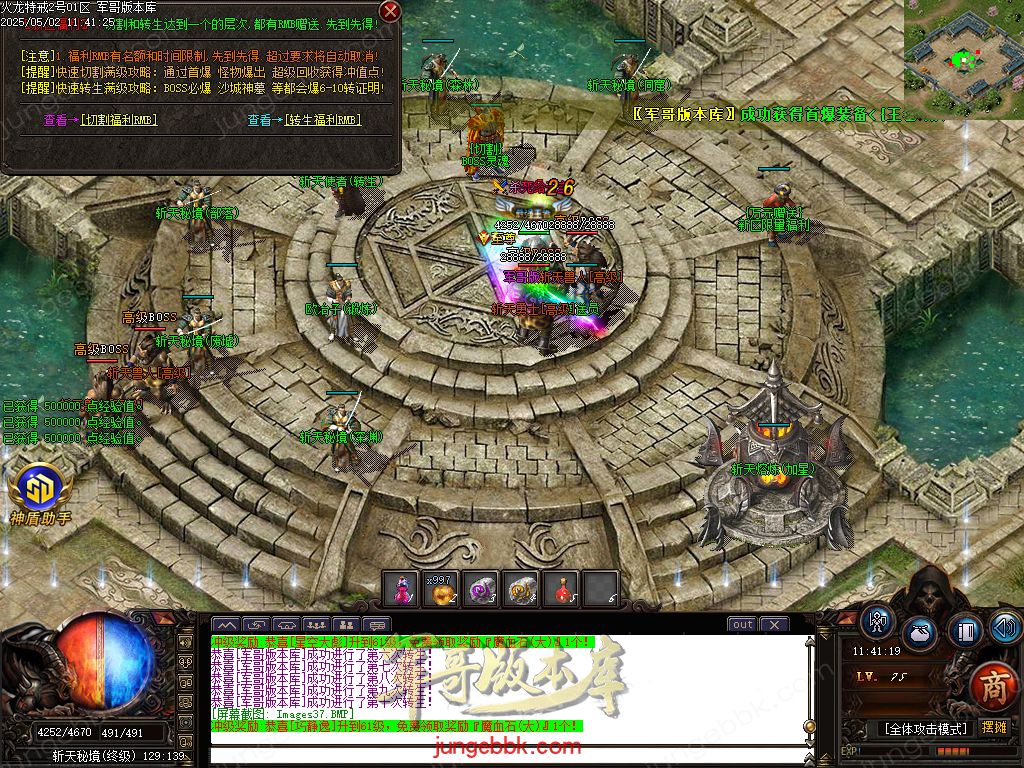The image size is (1024, 768).
Task: Open the 神盾助手 assistant
Action: click(x=40, y=492)
